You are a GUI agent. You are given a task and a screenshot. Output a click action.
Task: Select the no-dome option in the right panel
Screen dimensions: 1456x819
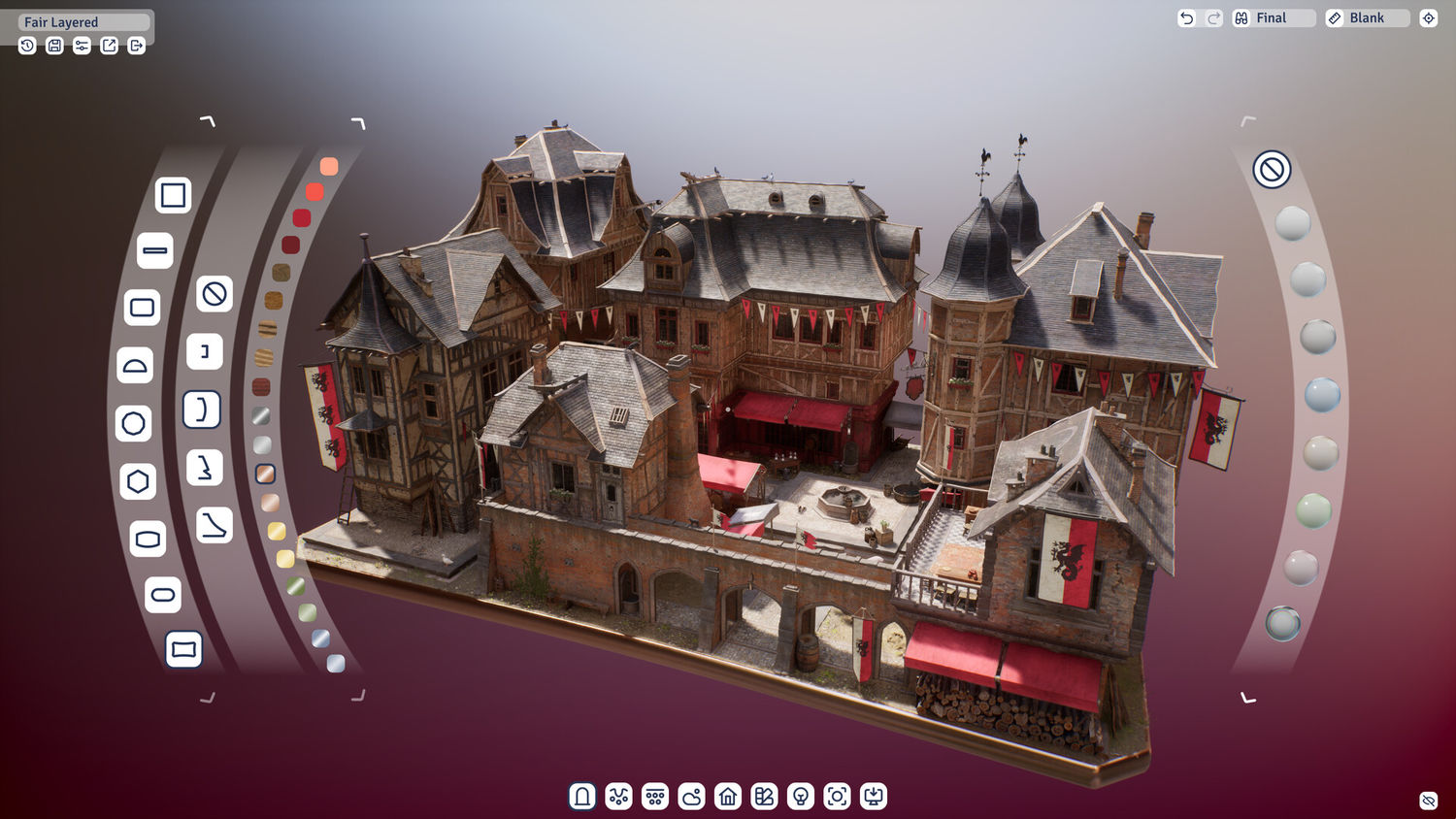click(x=1272, y=169)
